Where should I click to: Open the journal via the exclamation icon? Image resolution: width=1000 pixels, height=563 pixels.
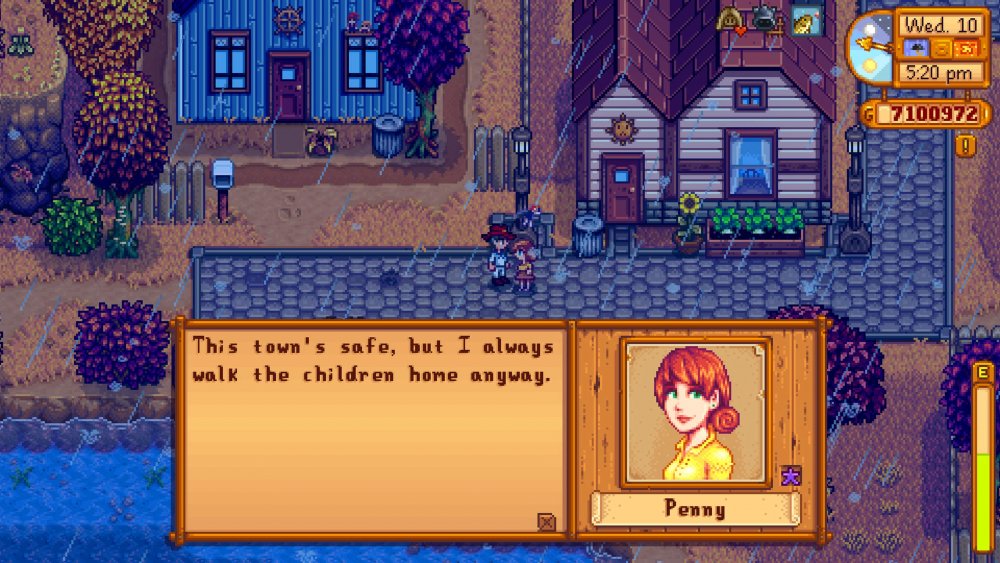tap(966, 145)
